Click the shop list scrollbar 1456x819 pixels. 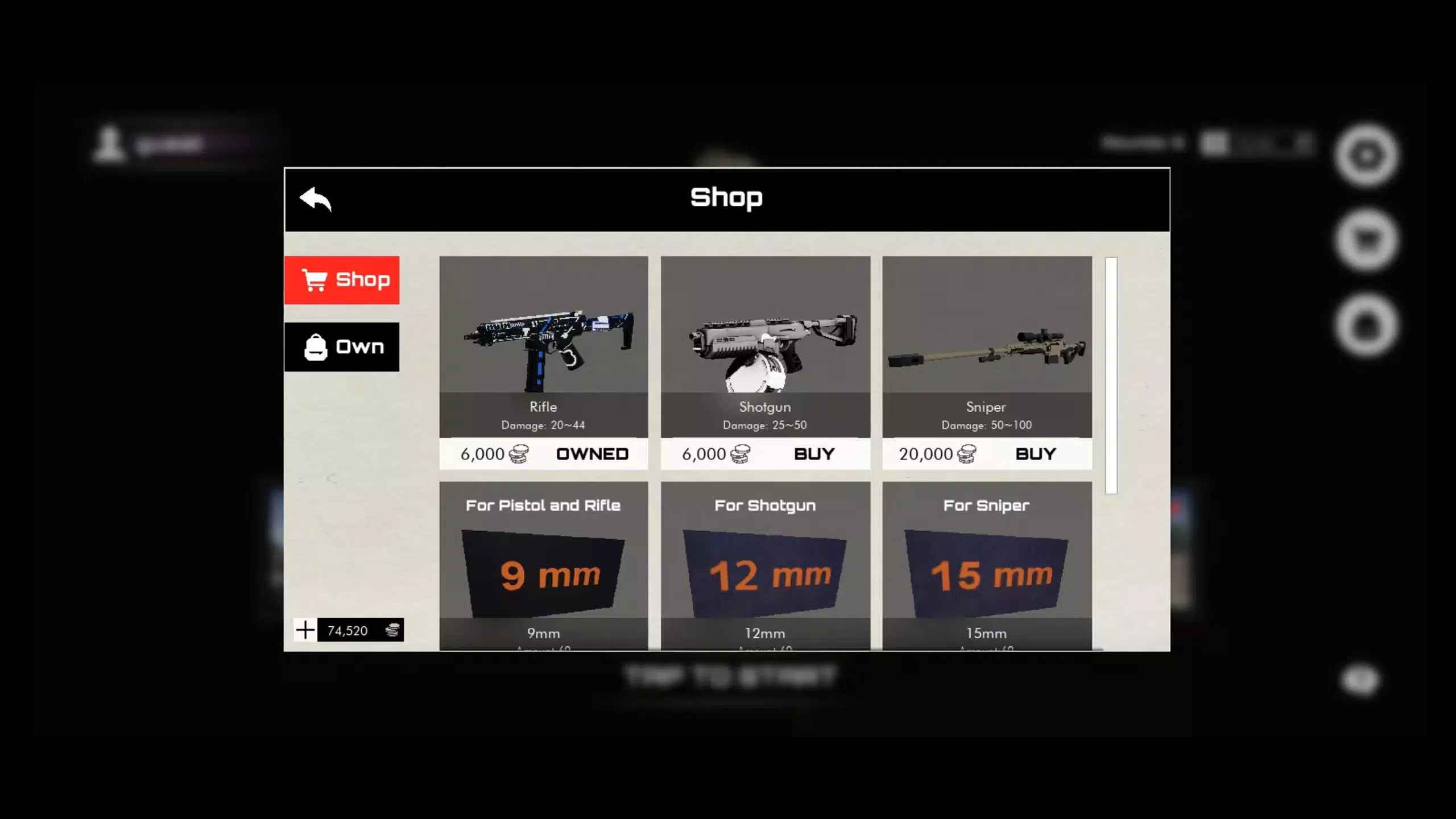1111,375
